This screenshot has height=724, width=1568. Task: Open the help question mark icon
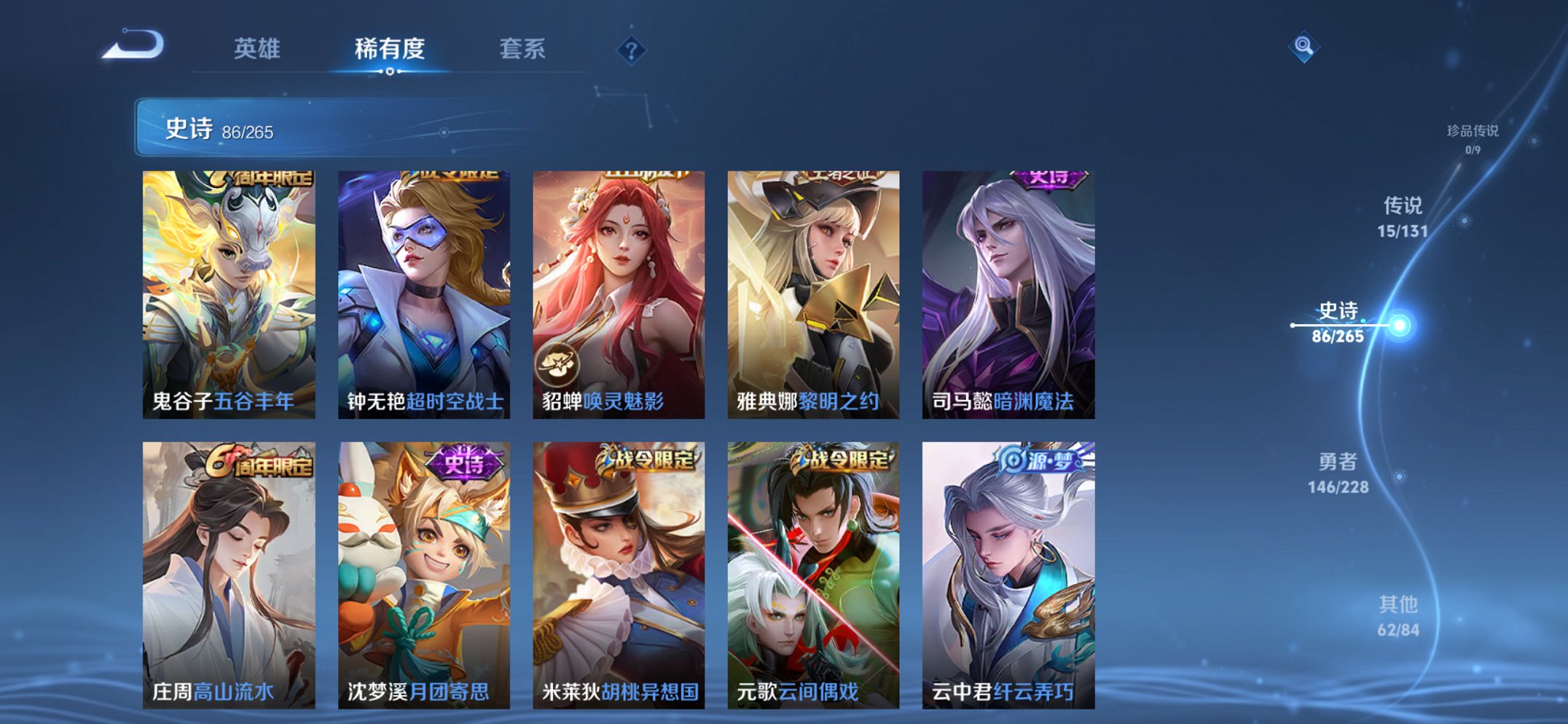(631, 50)
